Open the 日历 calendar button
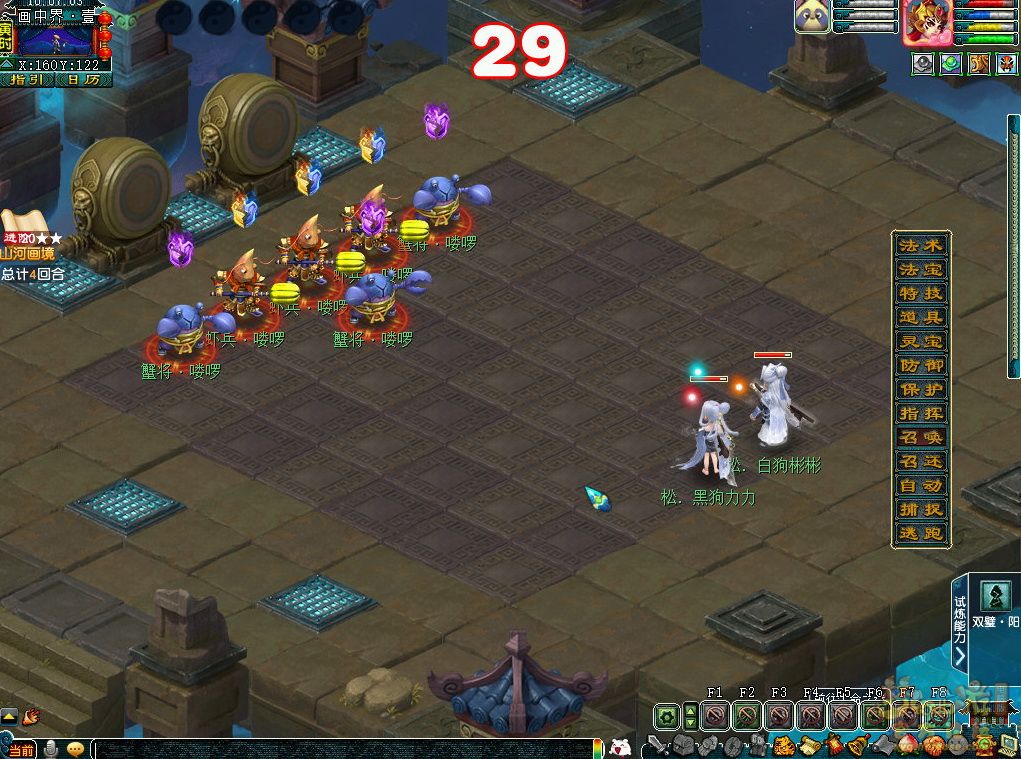The width and height of the screenshot is (1021, 759). click(x=84, y=79)
